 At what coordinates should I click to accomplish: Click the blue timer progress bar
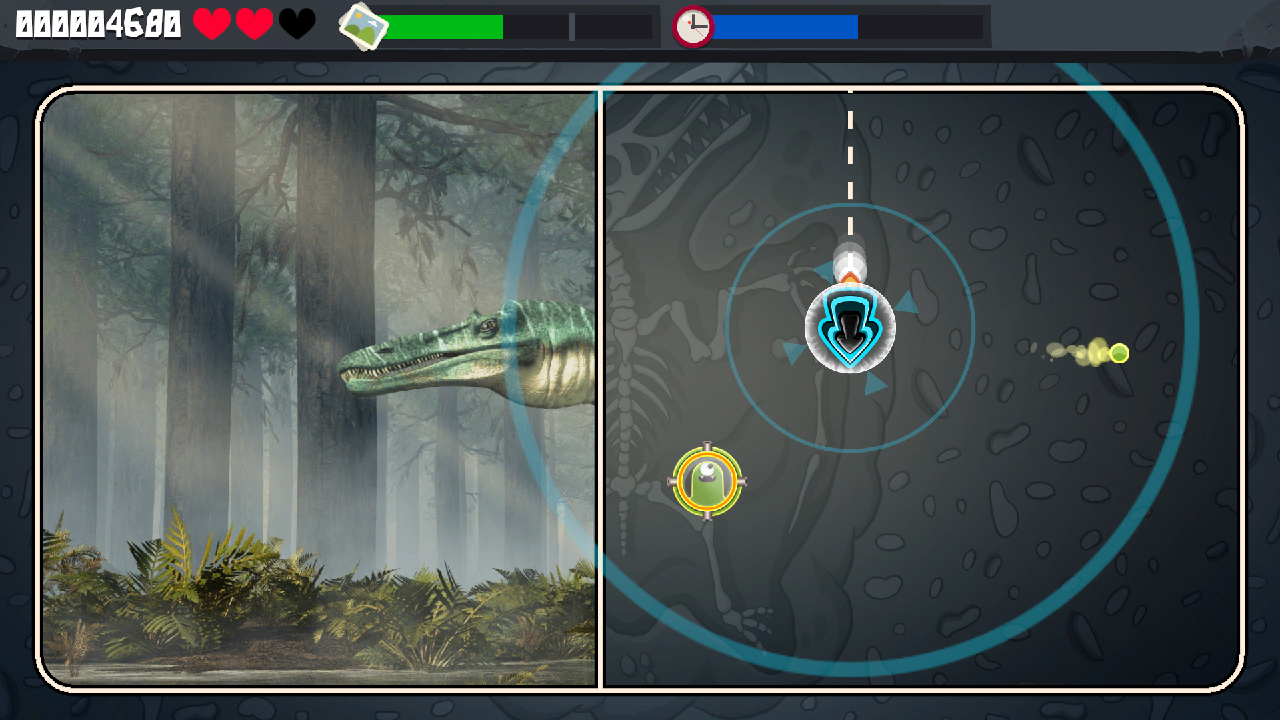coord(785,27)
